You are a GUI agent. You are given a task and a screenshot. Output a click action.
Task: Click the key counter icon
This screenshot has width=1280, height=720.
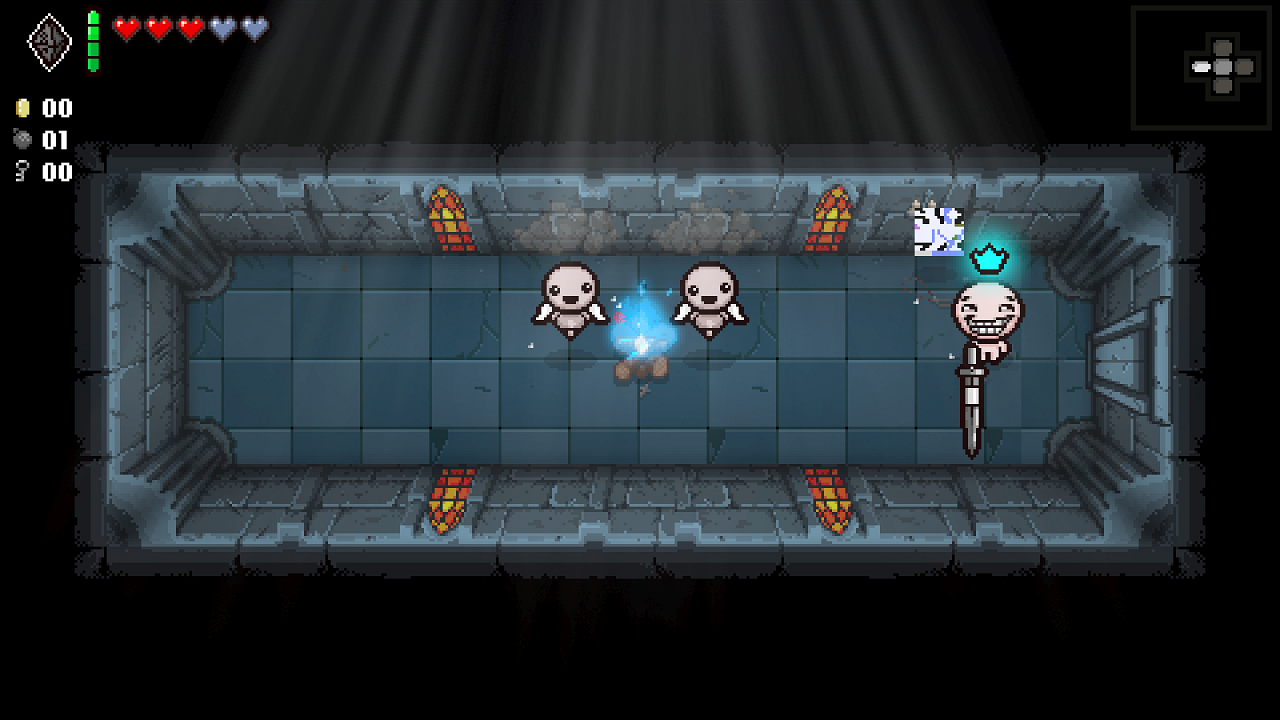tap(22, 172)
